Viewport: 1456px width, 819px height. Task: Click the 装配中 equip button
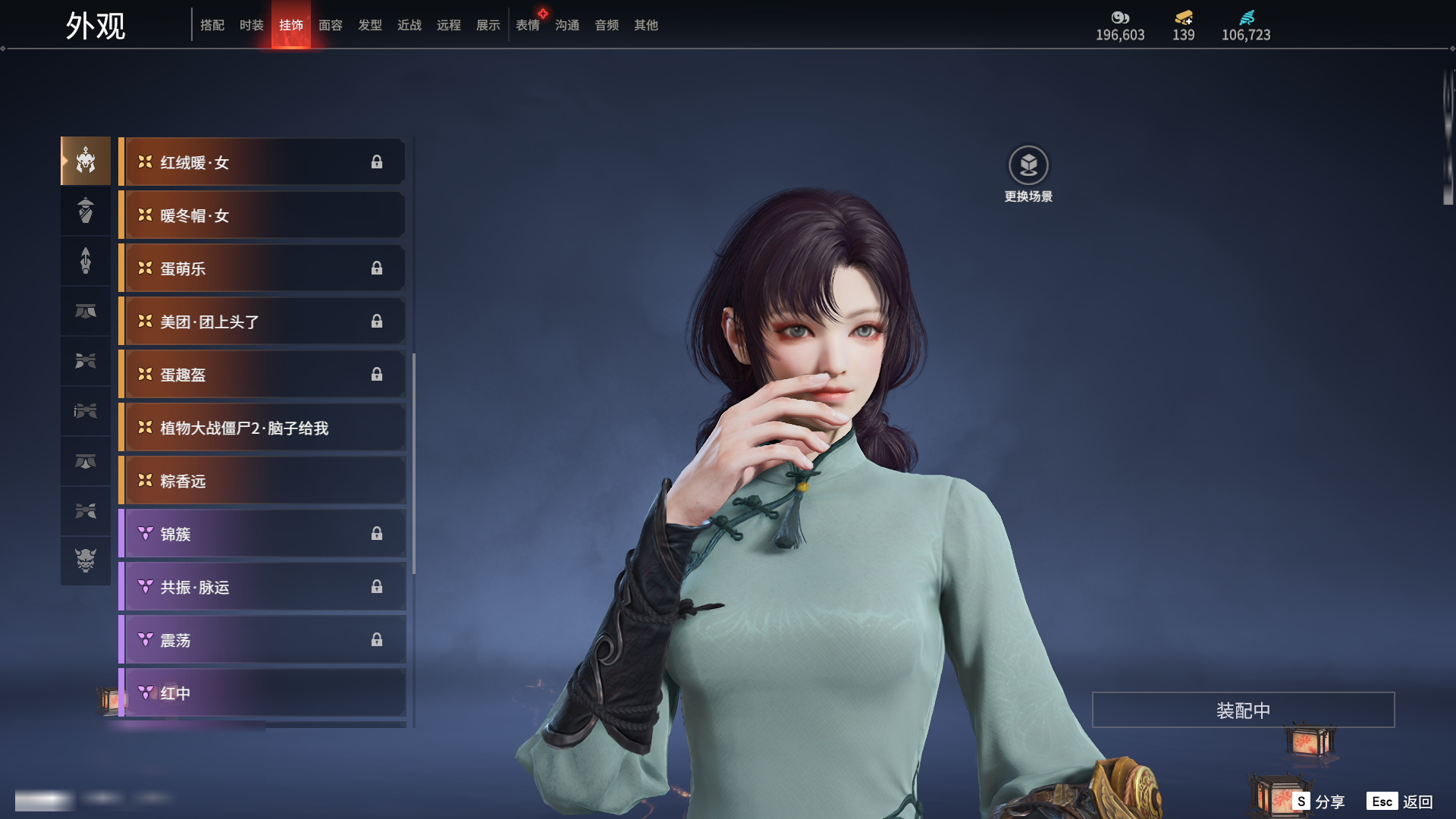click(x=1243, y=710)
